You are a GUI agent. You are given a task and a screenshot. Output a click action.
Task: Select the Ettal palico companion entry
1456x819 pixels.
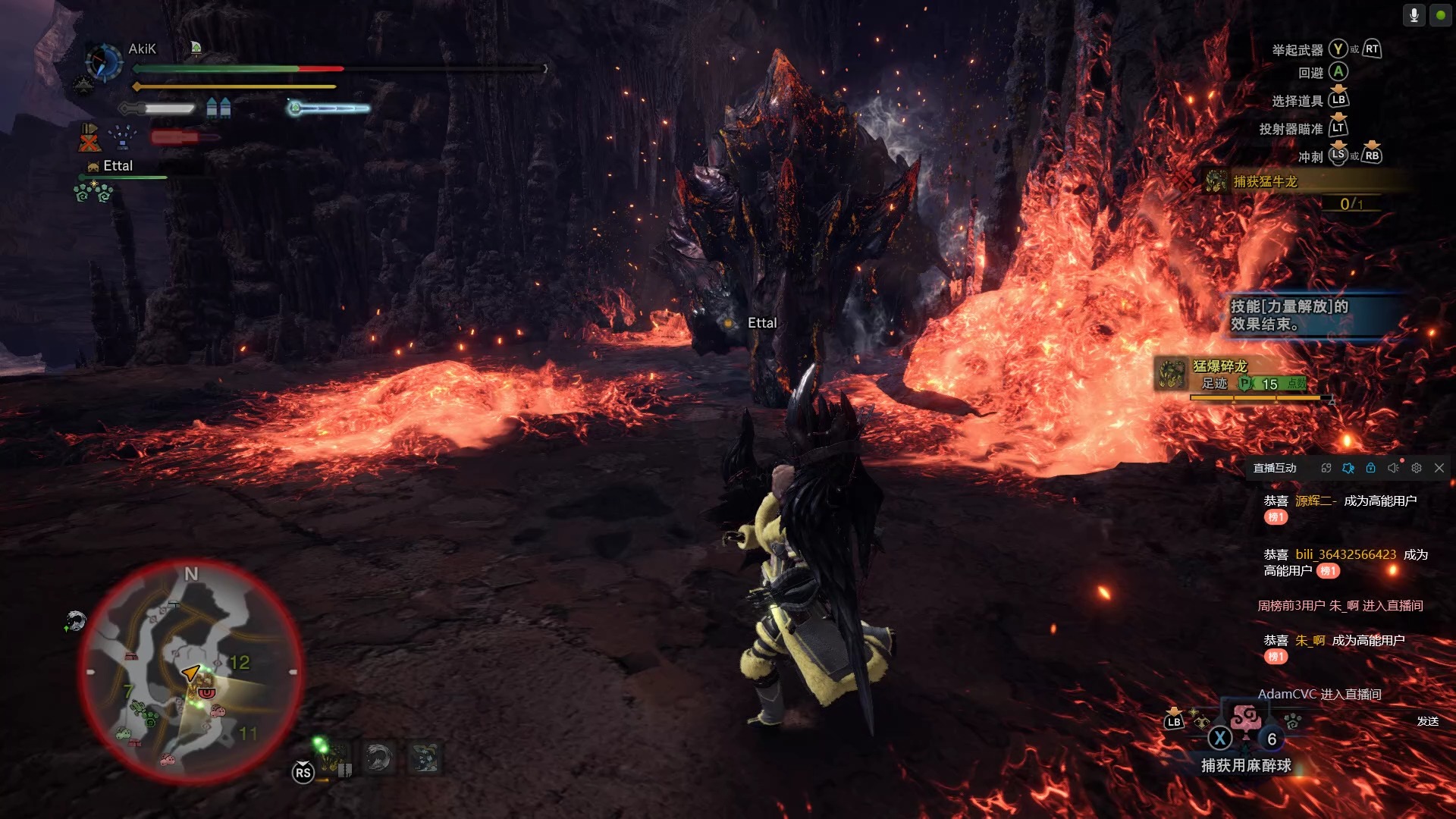[x=116, y=166]
